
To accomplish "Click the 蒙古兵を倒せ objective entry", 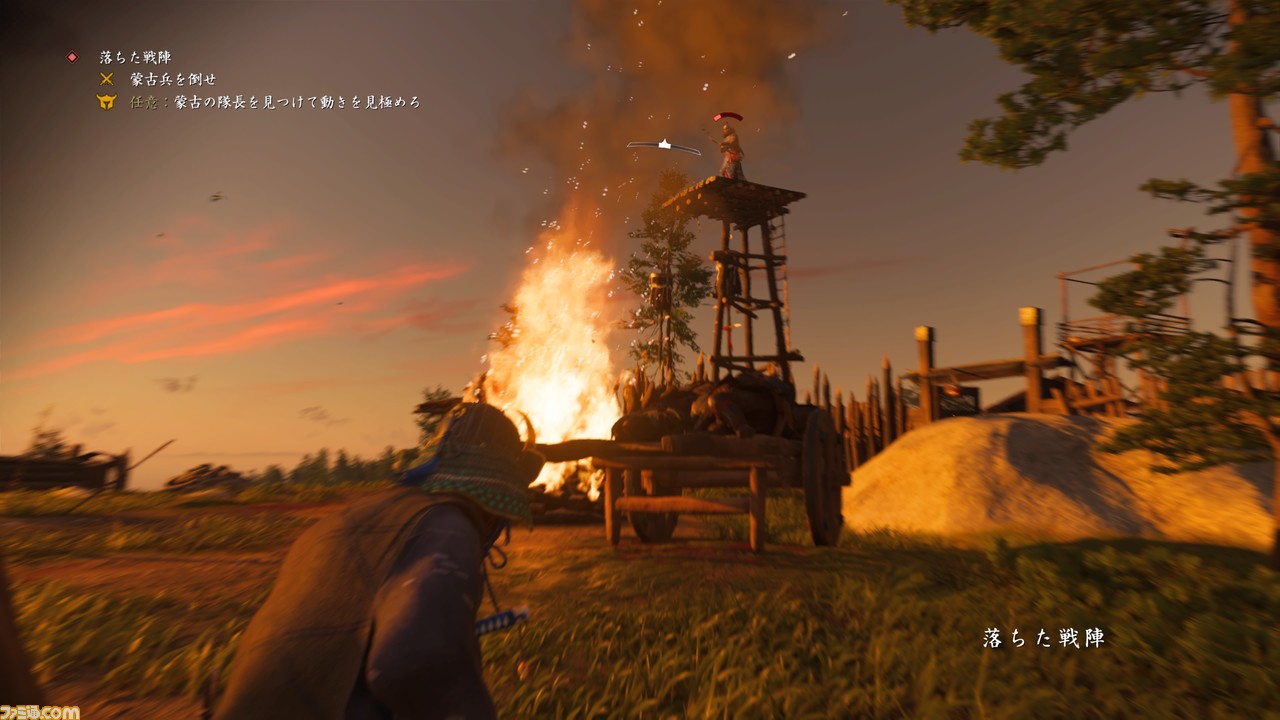I will pos(172,79).
